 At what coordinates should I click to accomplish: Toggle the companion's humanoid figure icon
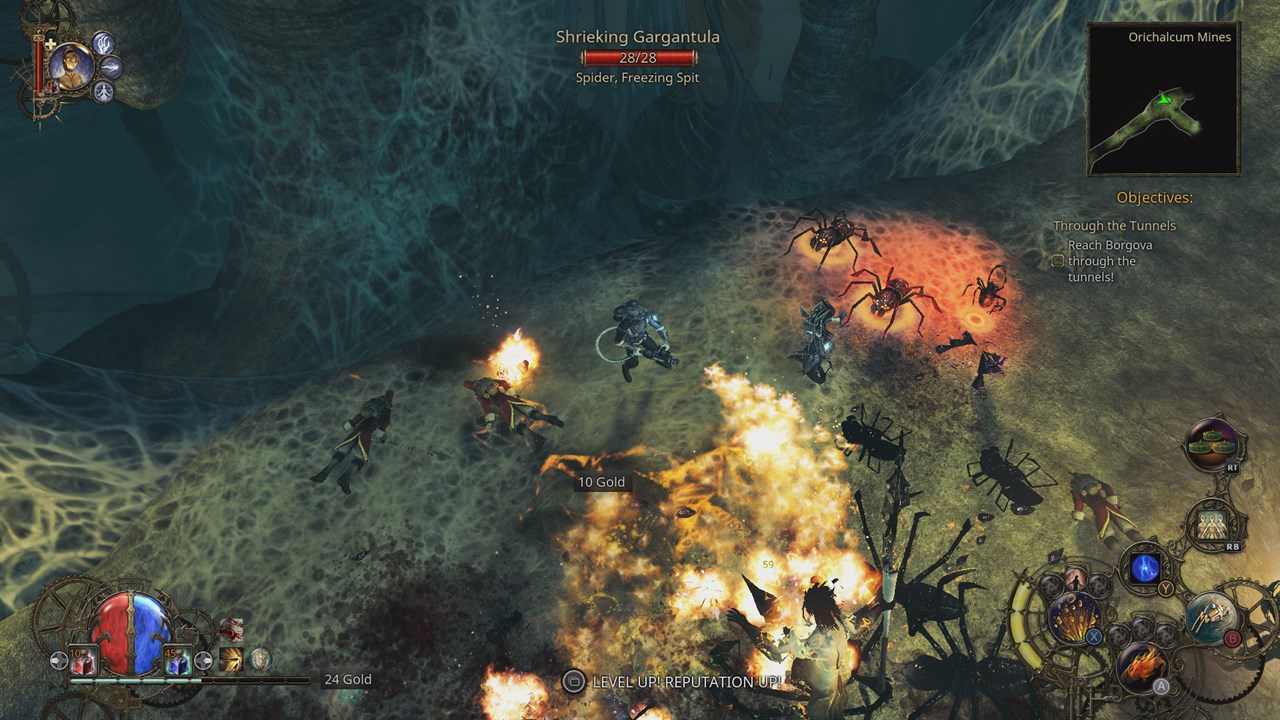[103, 91]
